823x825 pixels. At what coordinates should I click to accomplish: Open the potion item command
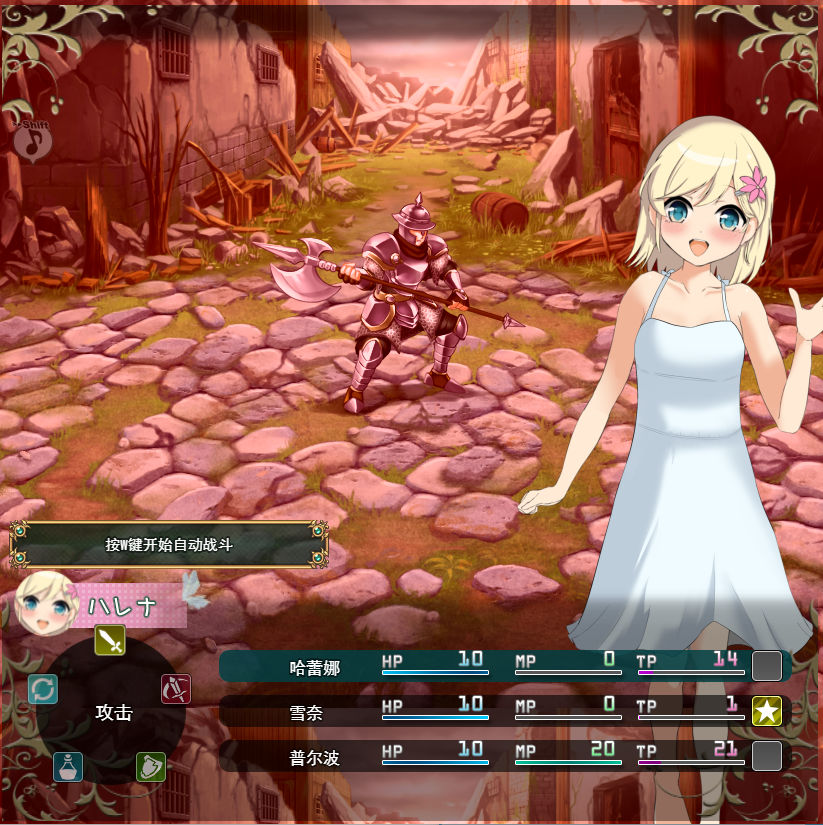(x=68, y=767)
